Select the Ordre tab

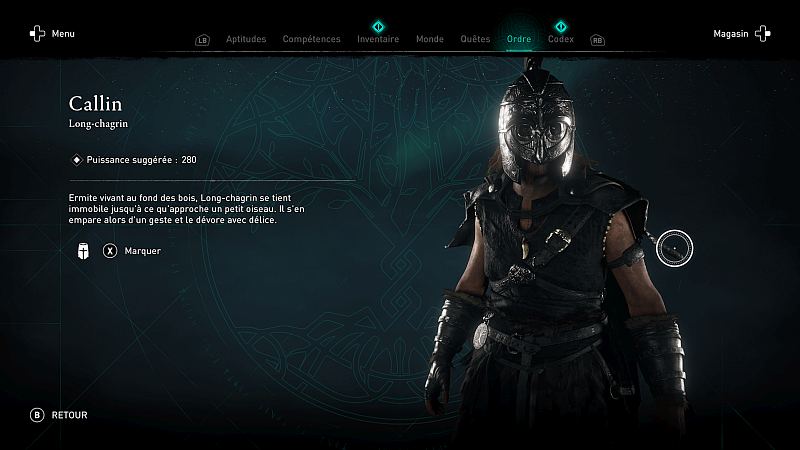(x=519, y=39)
